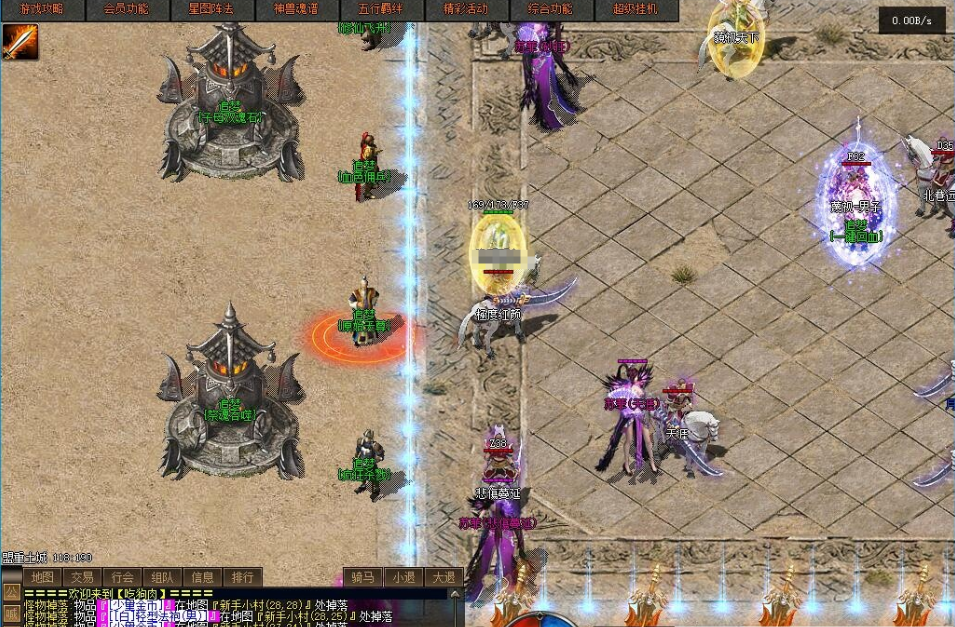Viewport: 955px width, 627px height.
Task: Show the 精彩活动 events menu
Action: click(466, 9)
